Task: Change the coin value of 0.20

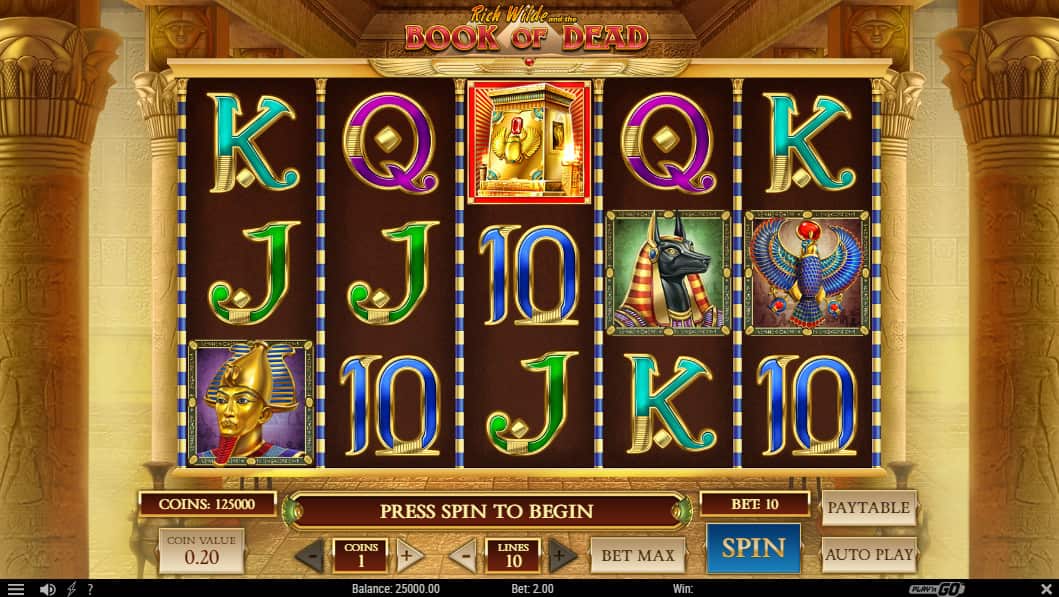Action: 201,551
